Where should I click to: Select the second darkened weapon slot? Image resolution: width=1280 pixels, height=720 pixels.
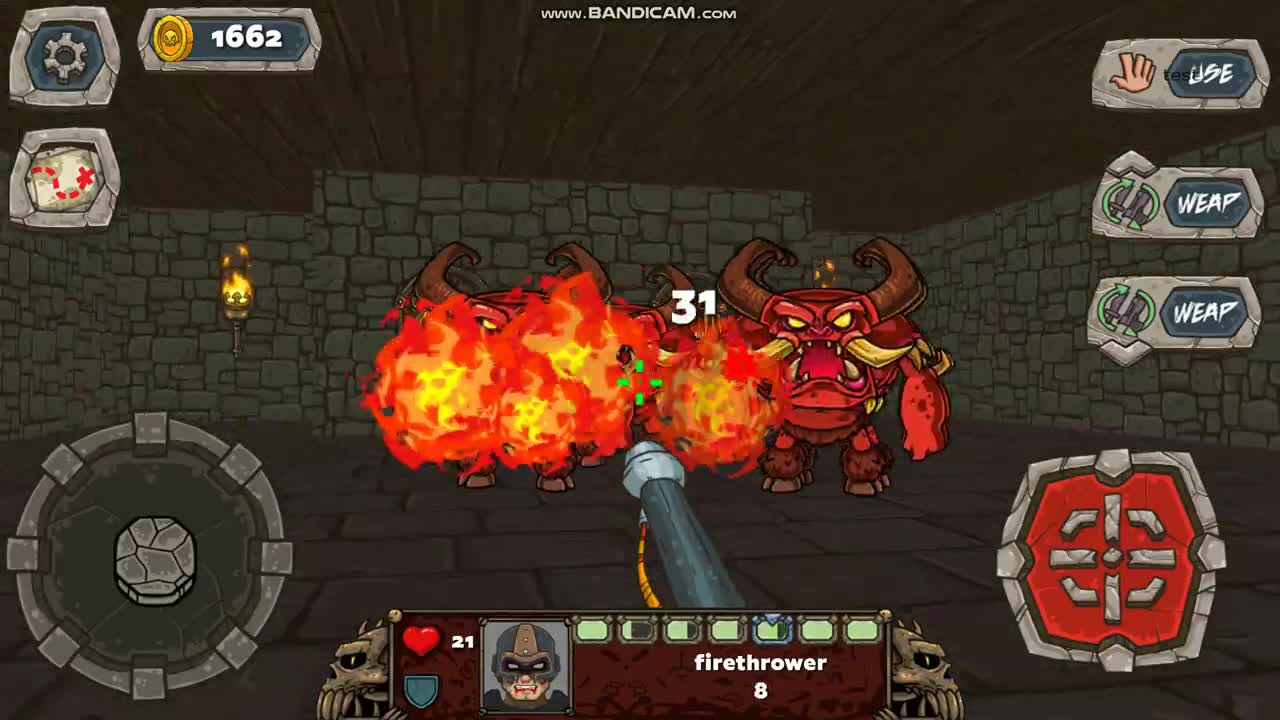pyautogui.click(x=638, y=630)
